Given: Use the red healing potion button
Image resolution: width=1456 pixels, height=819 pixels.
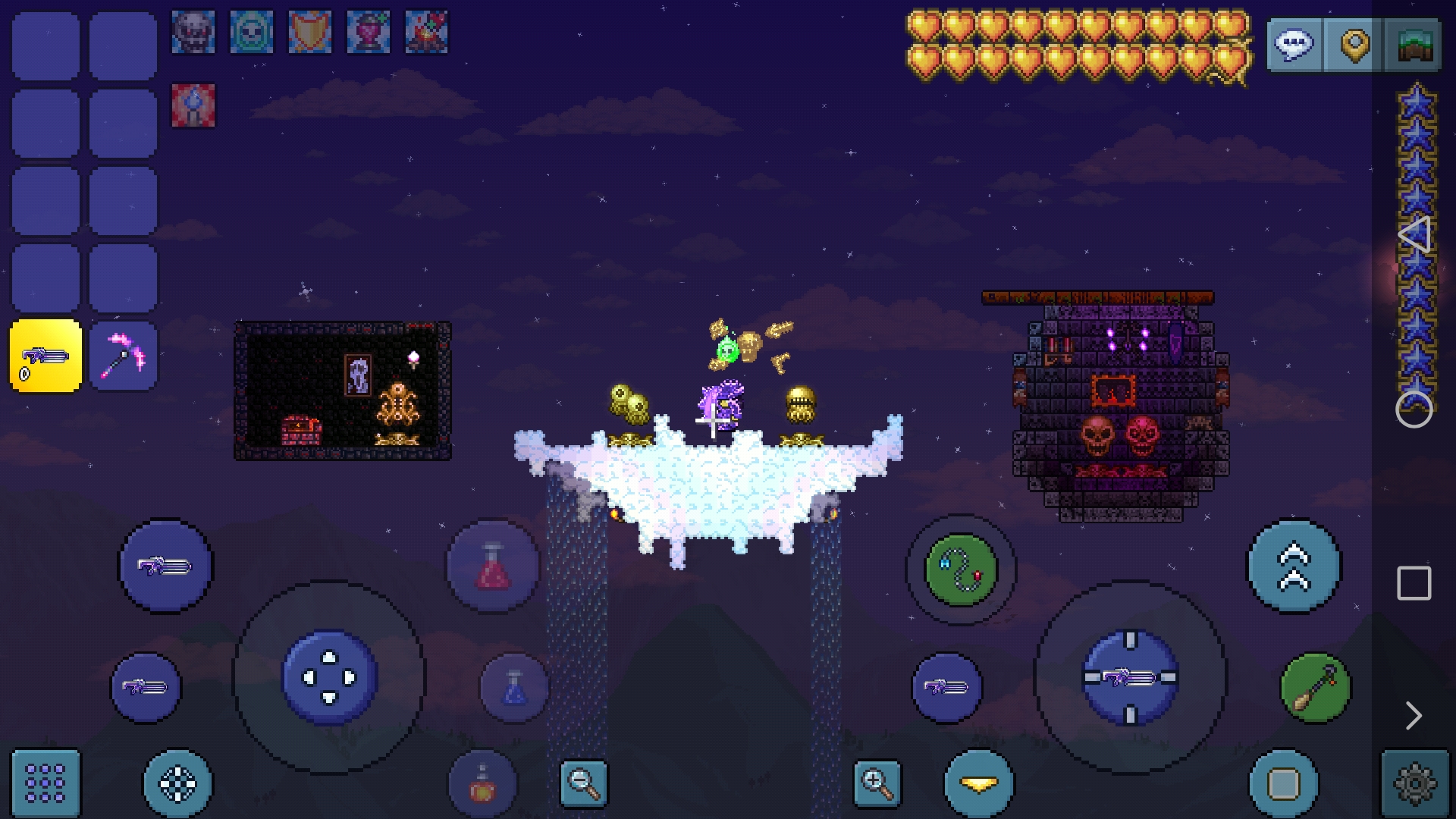Looking at the screenshot, I should (492, 566).
